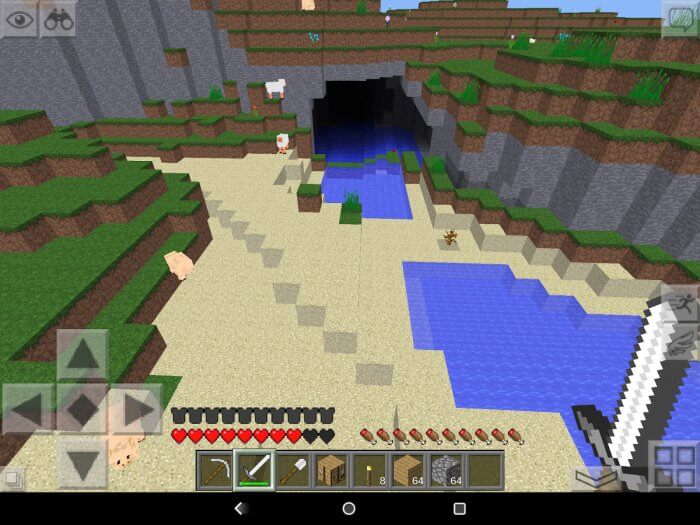The width and height of the screenshot is (700, 525).
Task: Select the bookshelf block hotbar slot
Action: tap(331, 470)
